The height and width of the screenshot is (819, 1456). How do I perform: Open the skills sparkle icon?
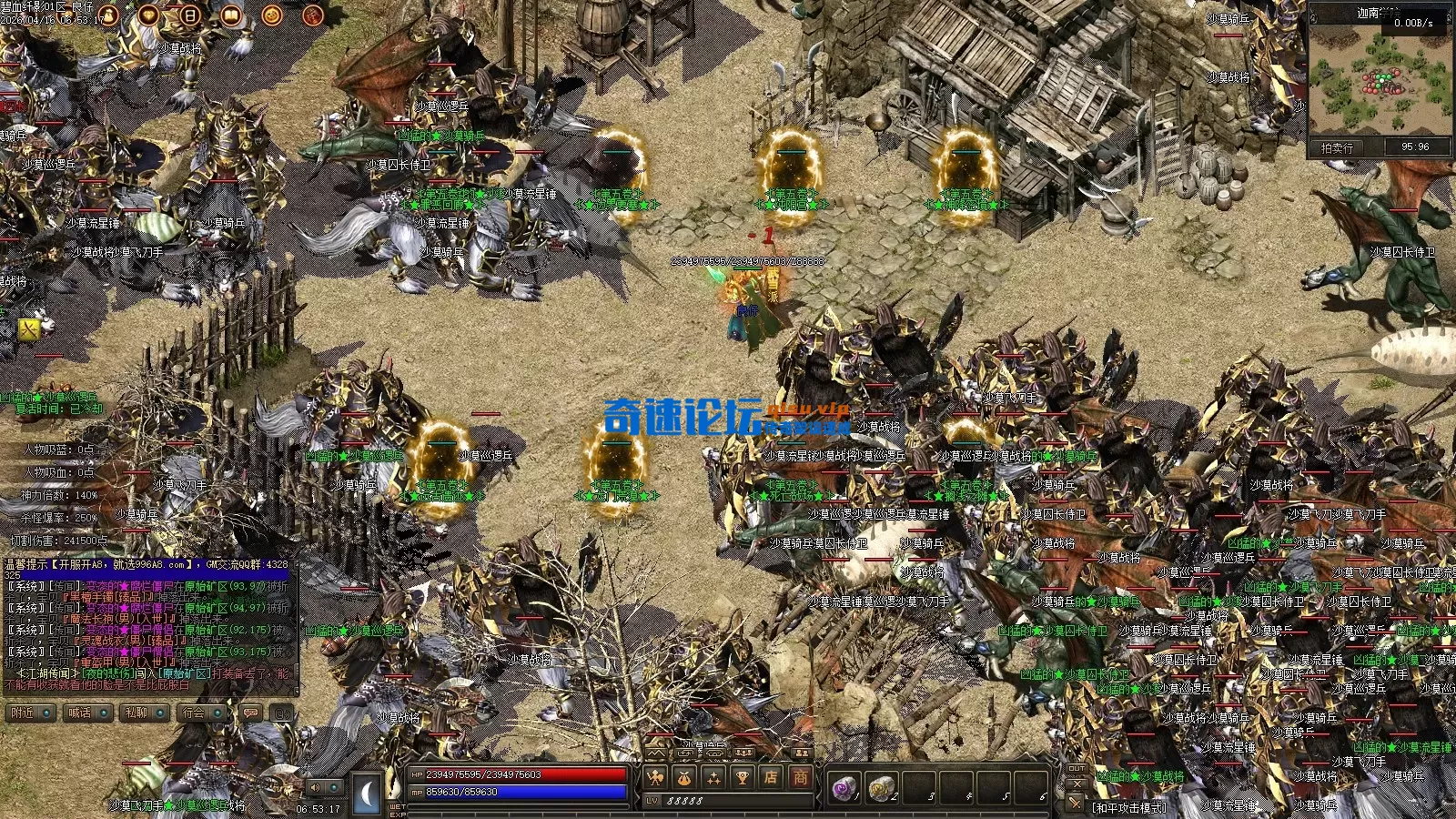[713, 778]
